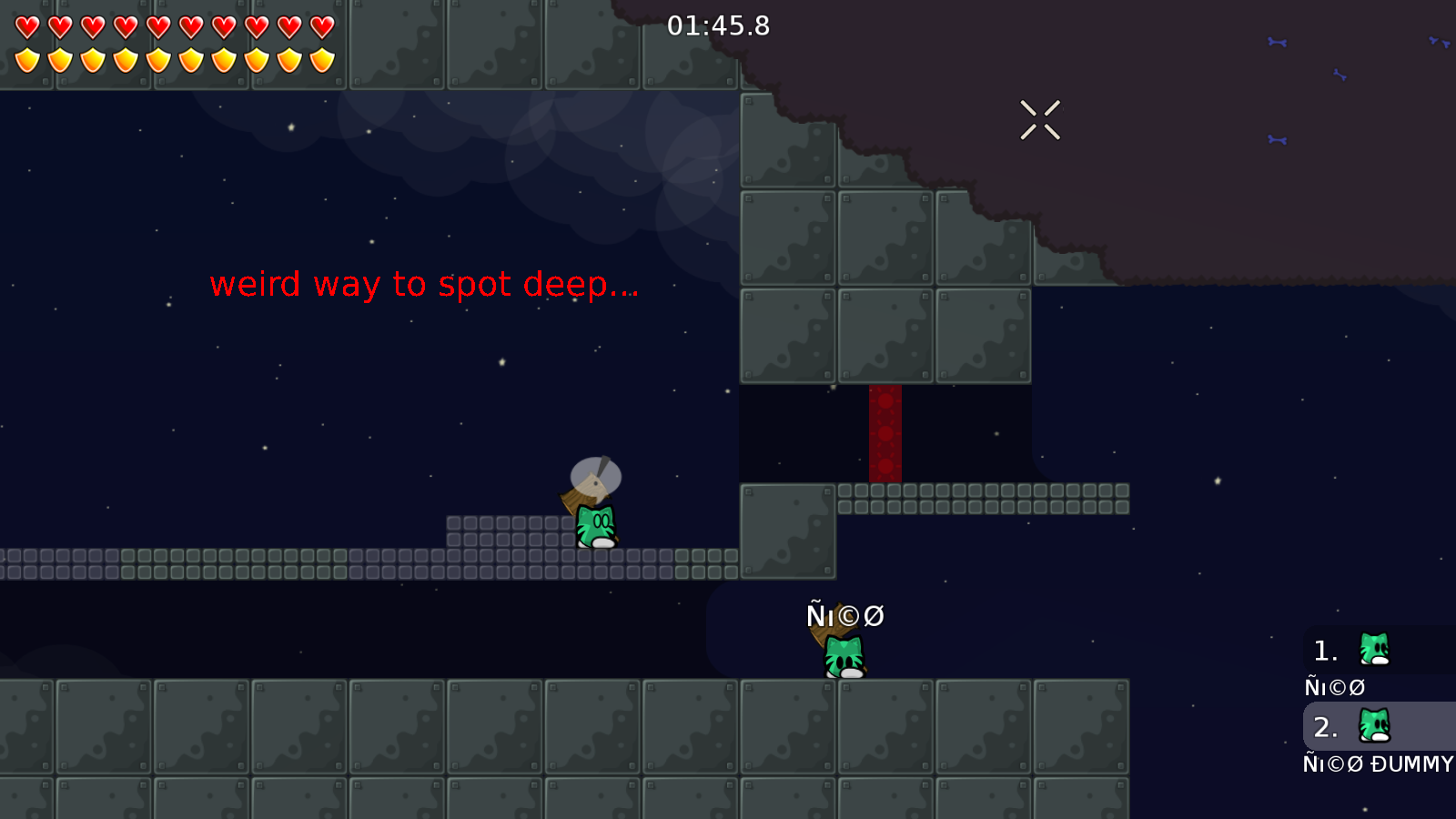
Task: Click the fifth shield icon in the HUD
Action: (x=158, y=59)
